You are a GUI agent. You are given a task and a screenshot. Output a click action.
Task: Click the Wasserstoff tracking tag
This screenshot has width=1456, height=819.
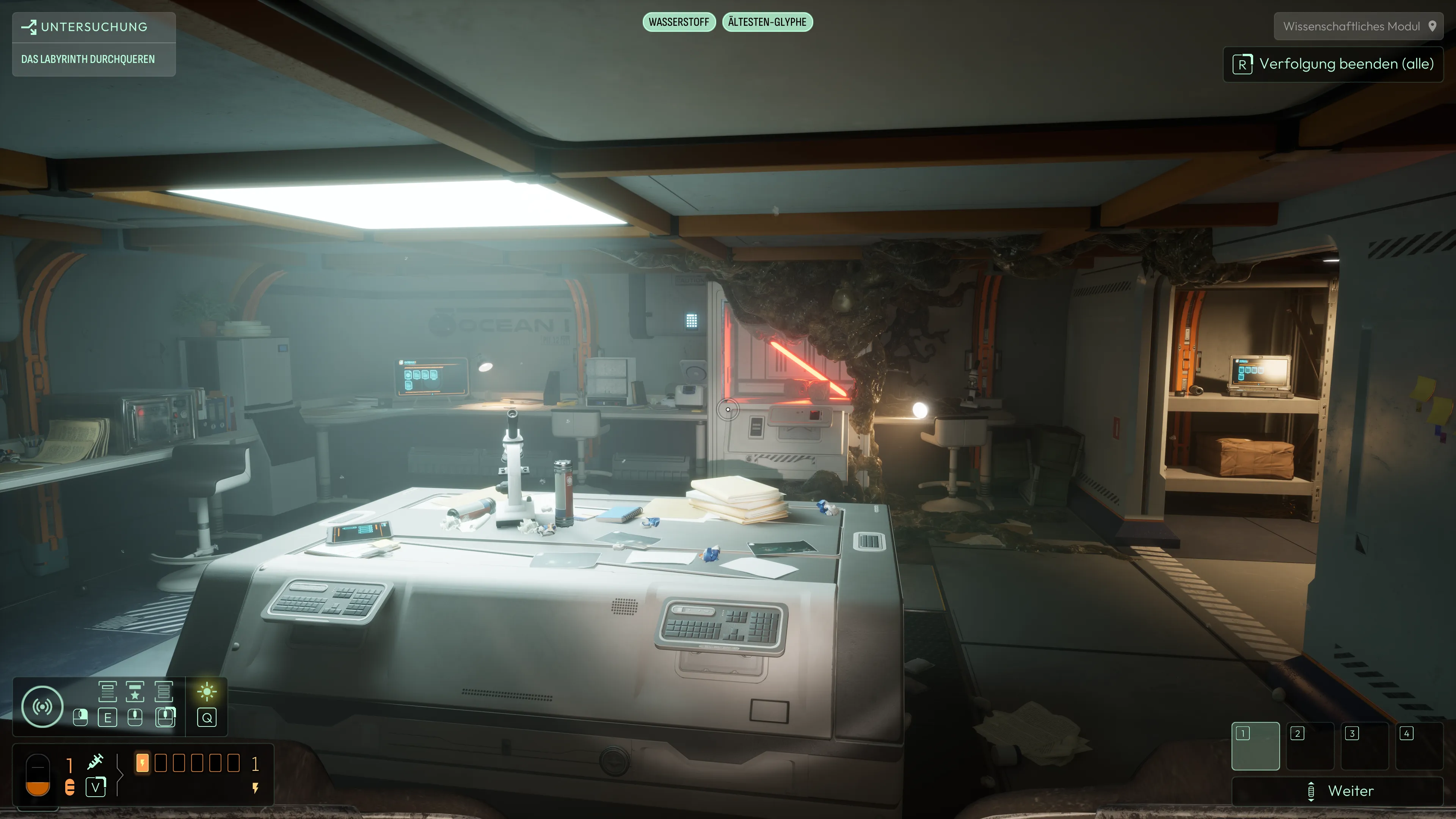(679, 22)
